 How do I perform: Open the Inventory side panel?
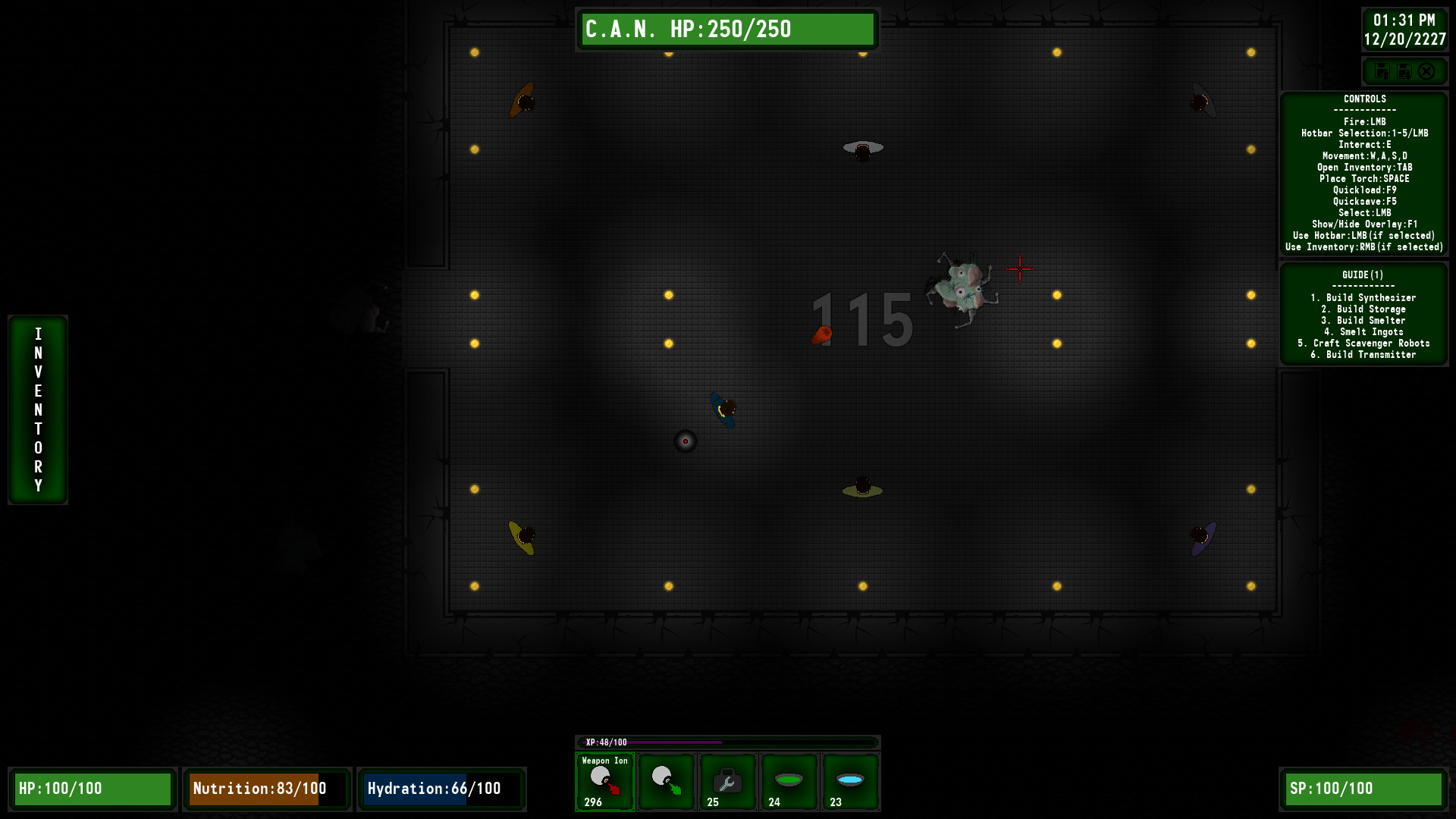click(37, 409)
